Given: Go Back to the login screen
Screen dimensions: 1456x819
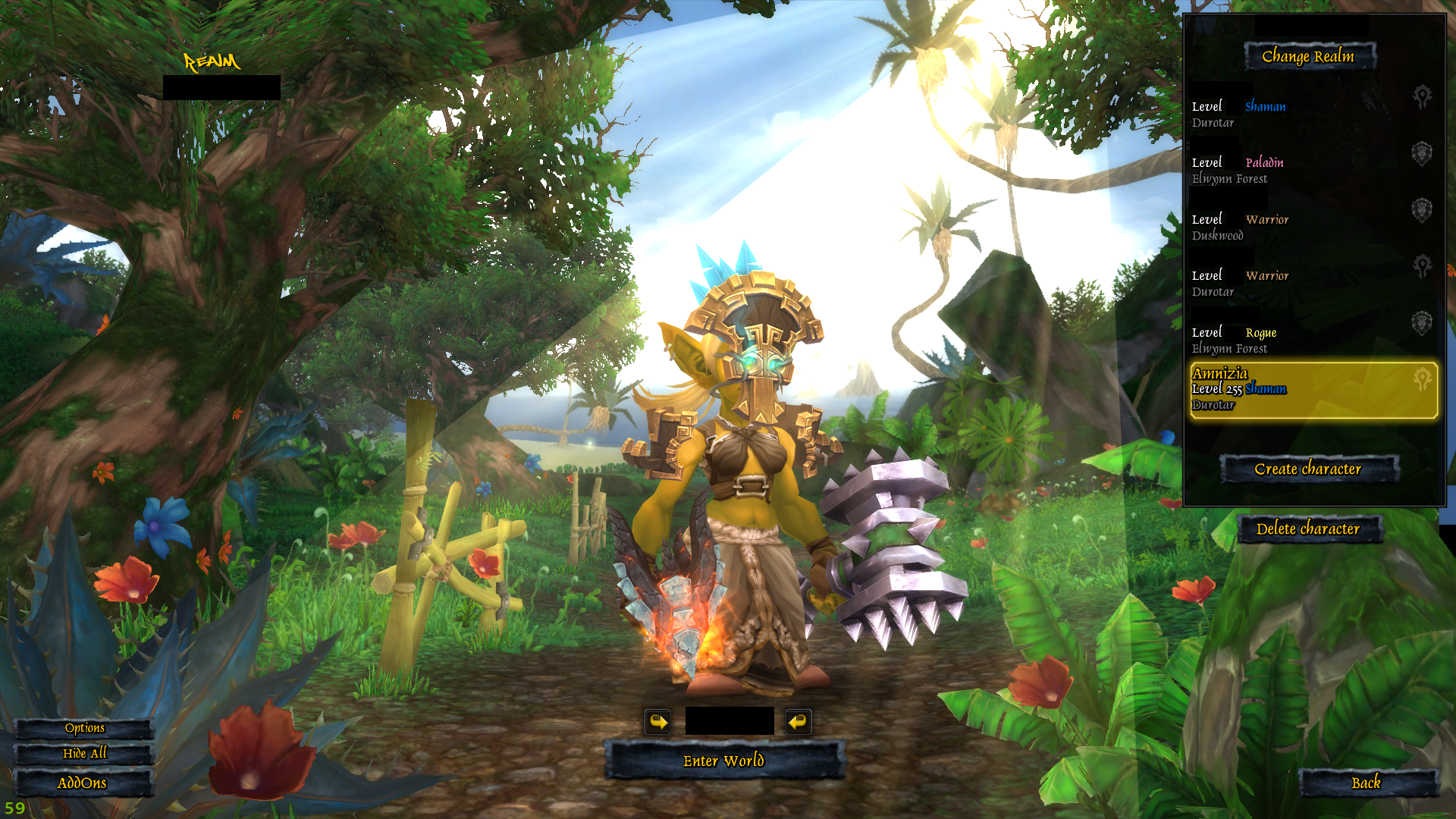Looking at the screenshot, I should pyautogui.click(x=1367, y=783).
